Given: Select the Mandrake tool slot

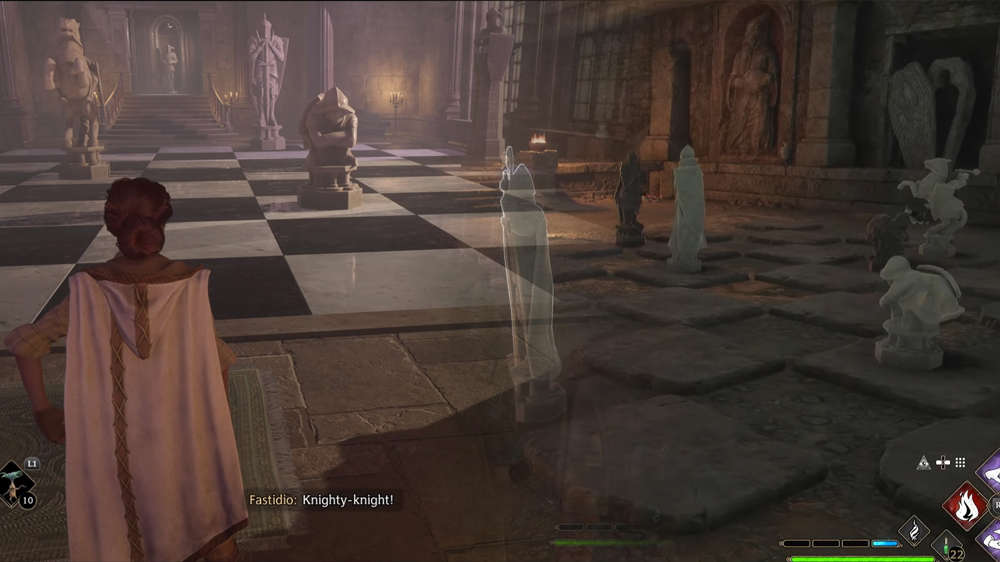Looking at the screenshot, I should [14, 484].
